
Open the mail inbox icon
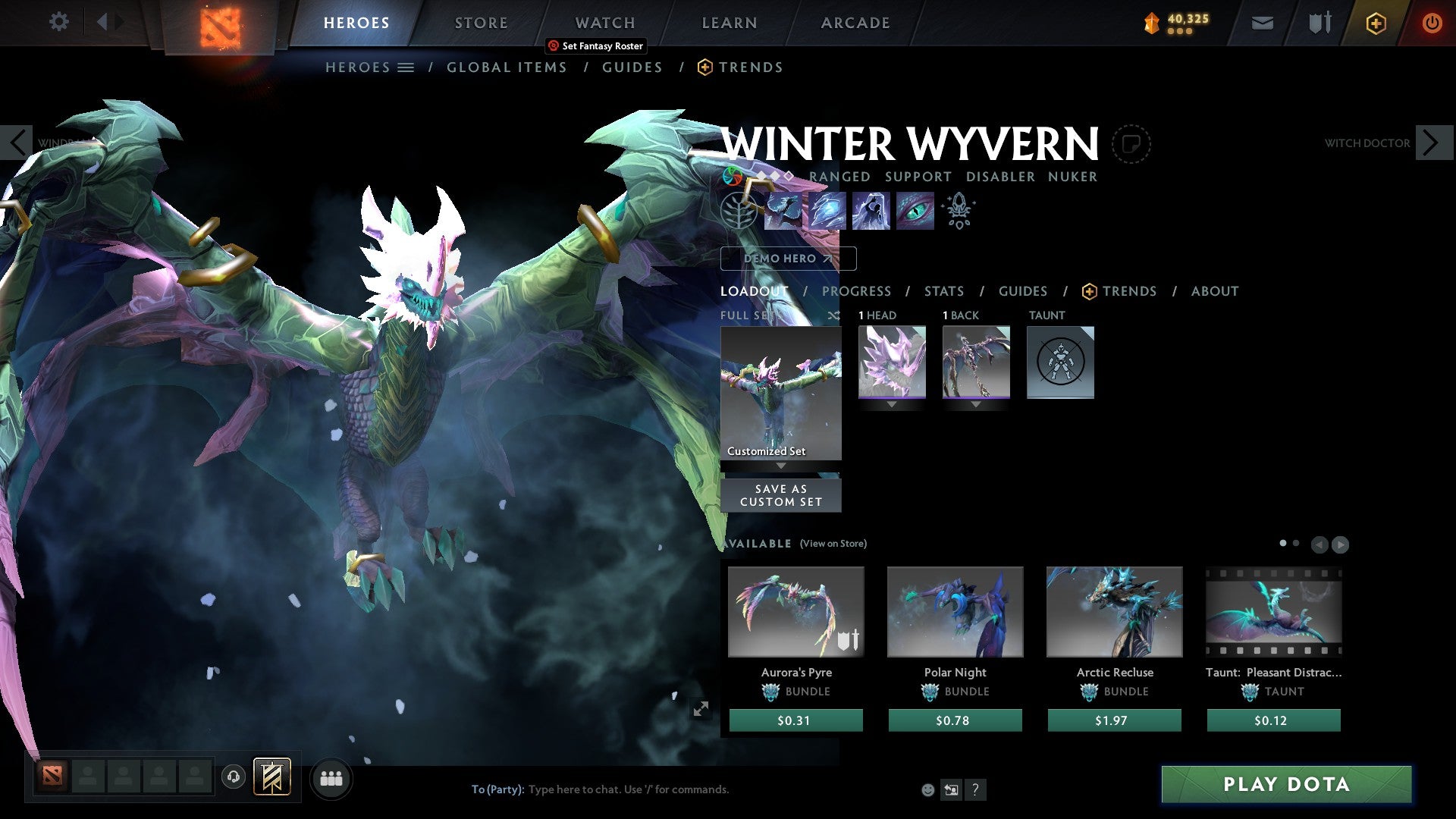(1262, 23)
